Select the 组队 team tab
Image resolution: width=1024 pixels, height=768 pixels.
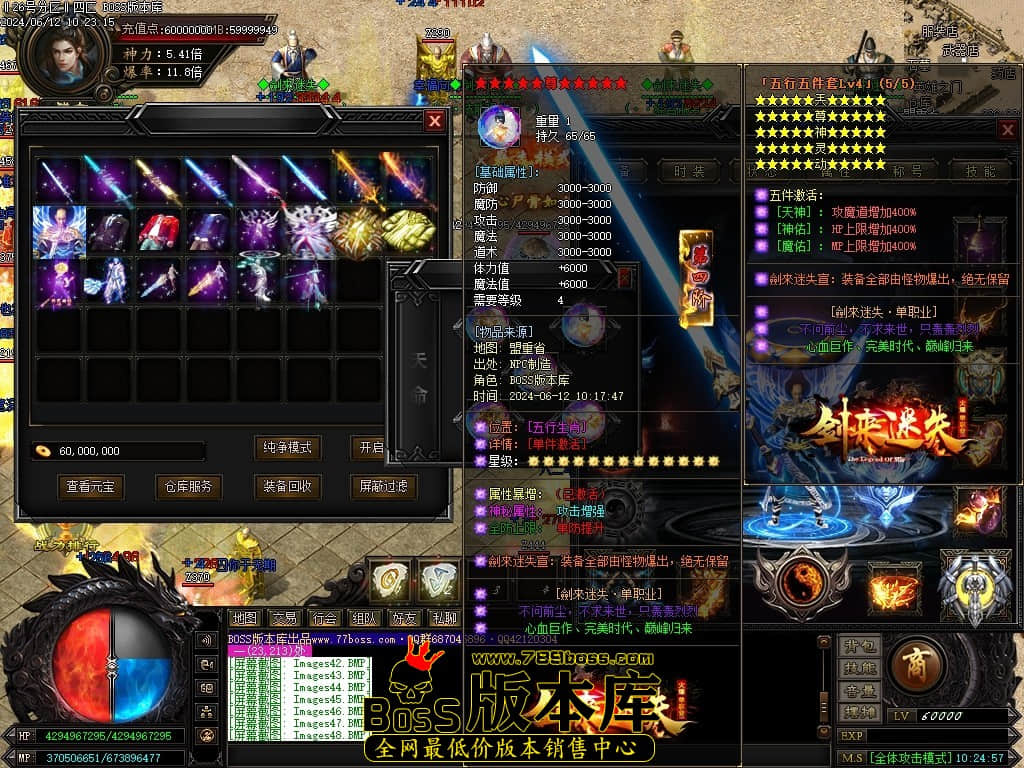(x=364, y=619)
